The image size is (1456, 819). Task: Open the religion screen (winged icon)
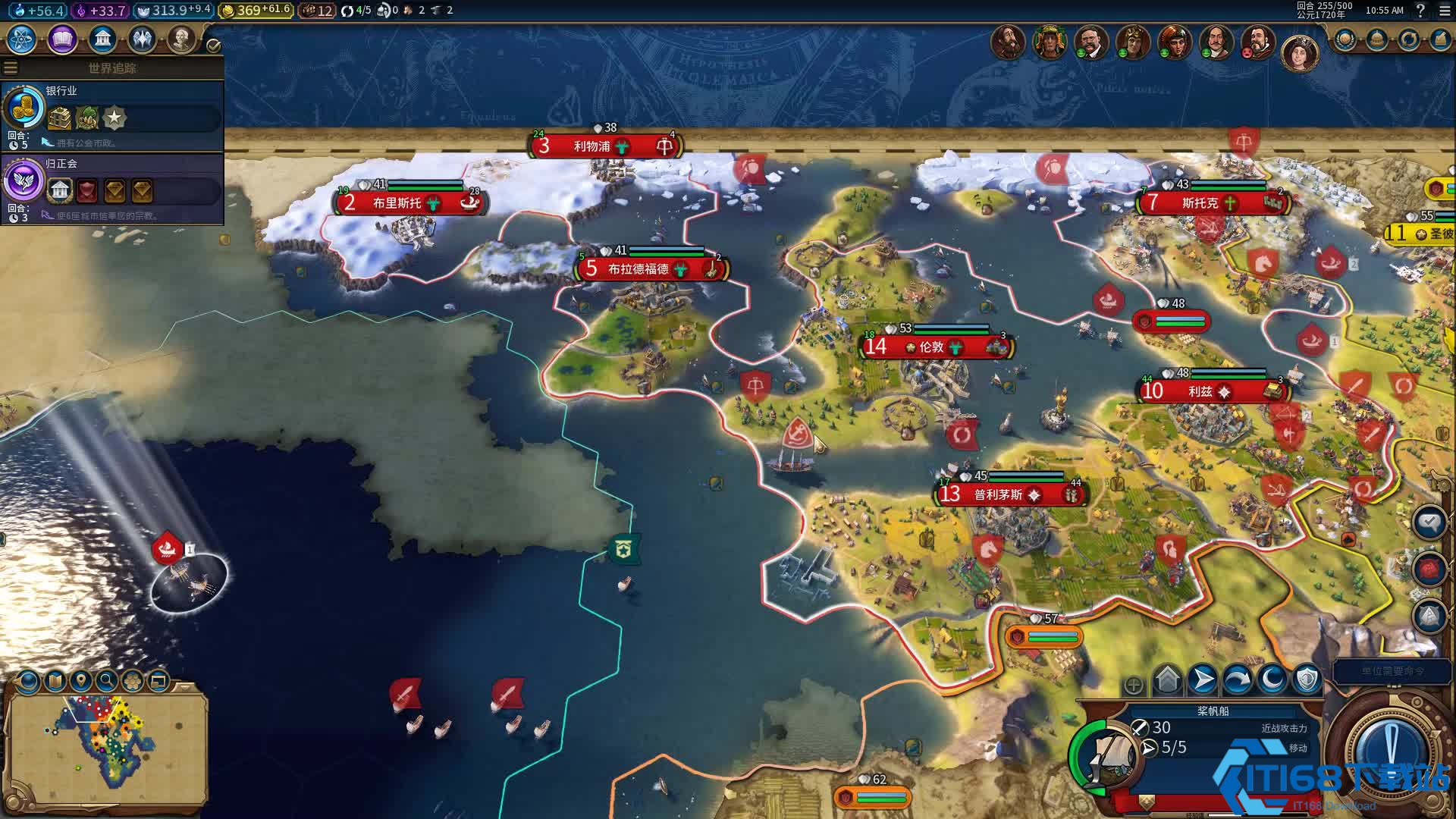[142, 39]
